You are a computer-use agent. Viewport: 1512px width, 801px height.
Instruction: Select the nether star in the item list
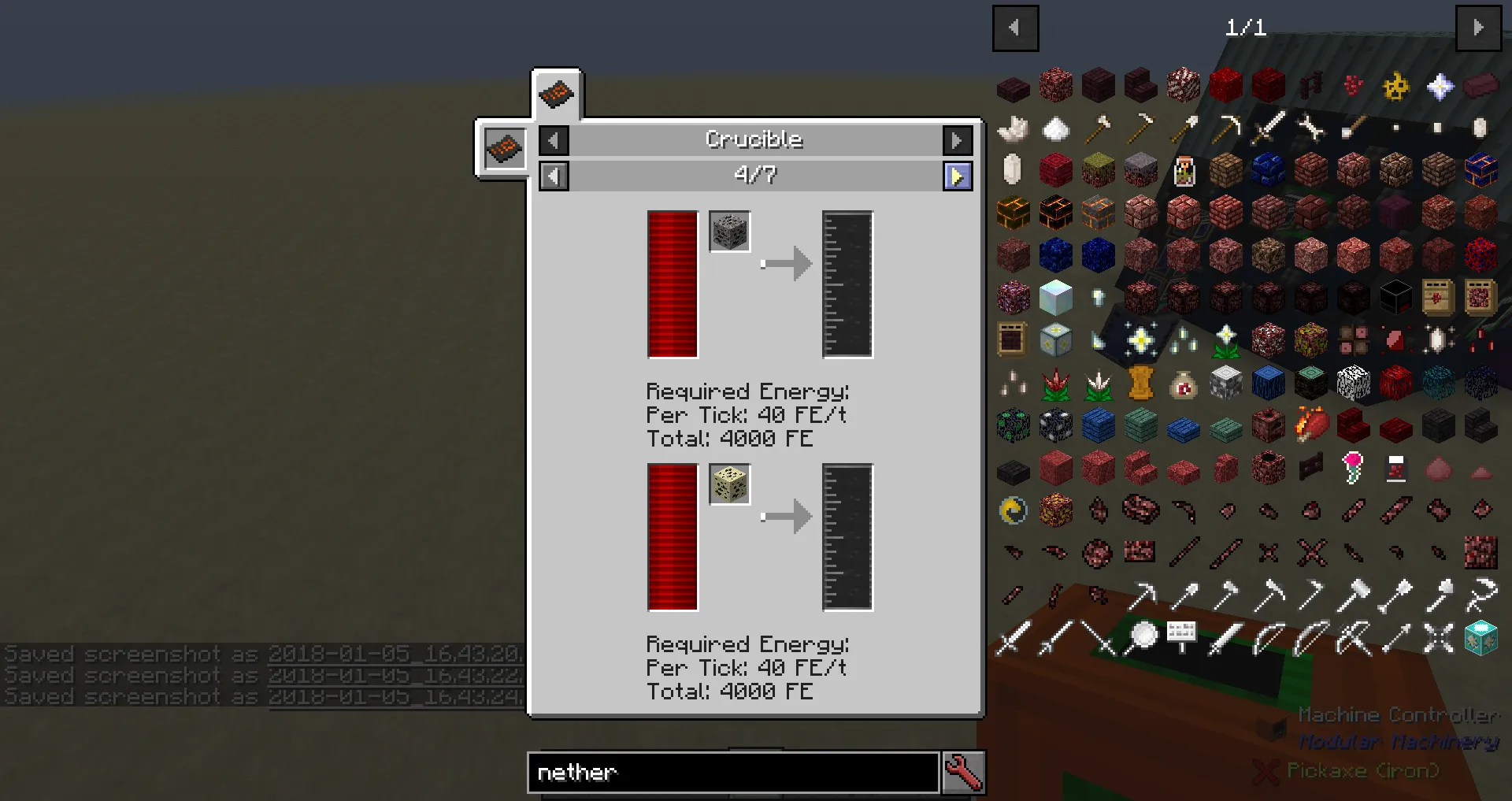point(1440,85)
